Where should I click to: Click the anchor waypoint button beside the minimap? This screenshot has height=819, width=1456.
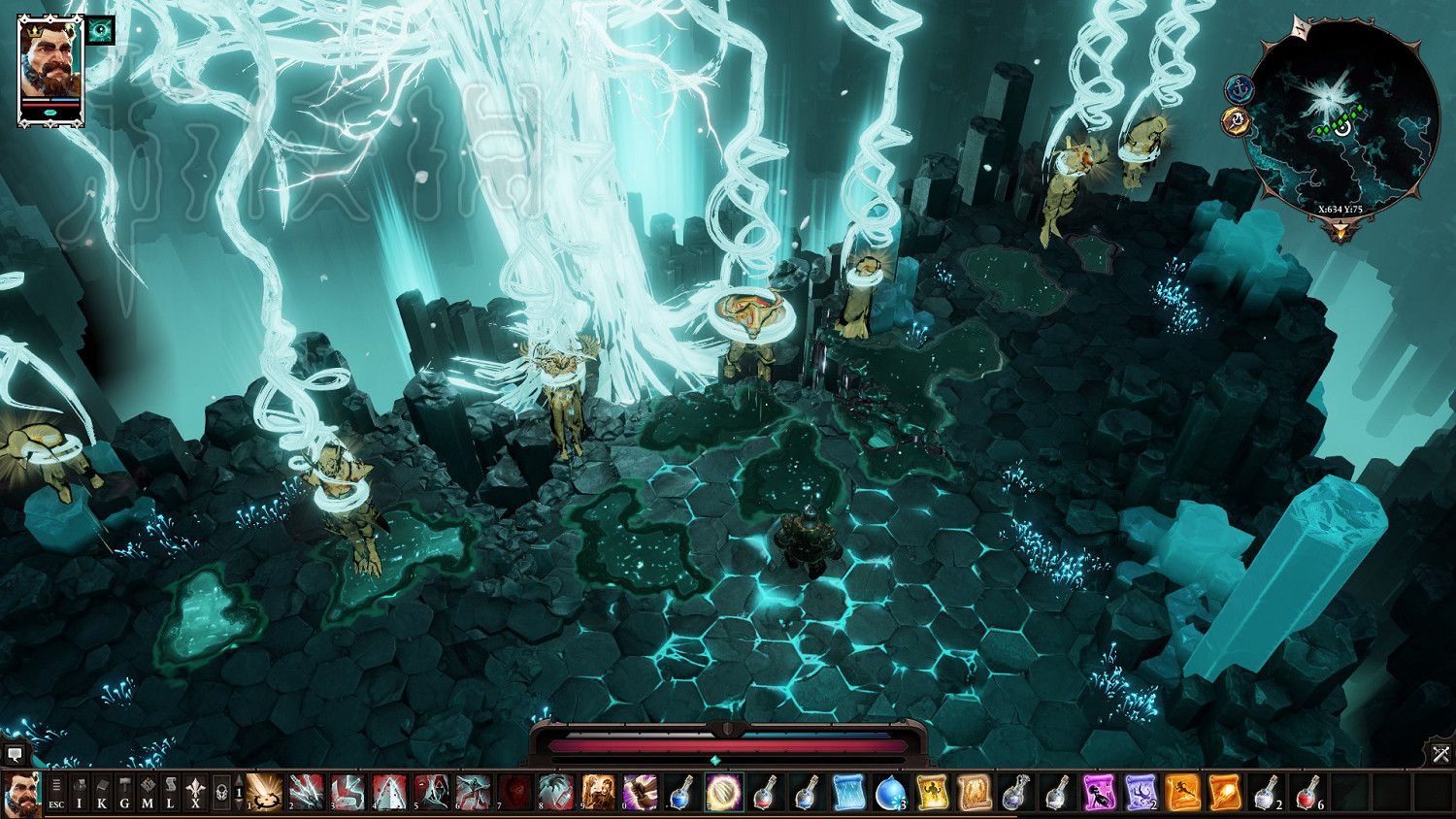(x=1239, y=89)
